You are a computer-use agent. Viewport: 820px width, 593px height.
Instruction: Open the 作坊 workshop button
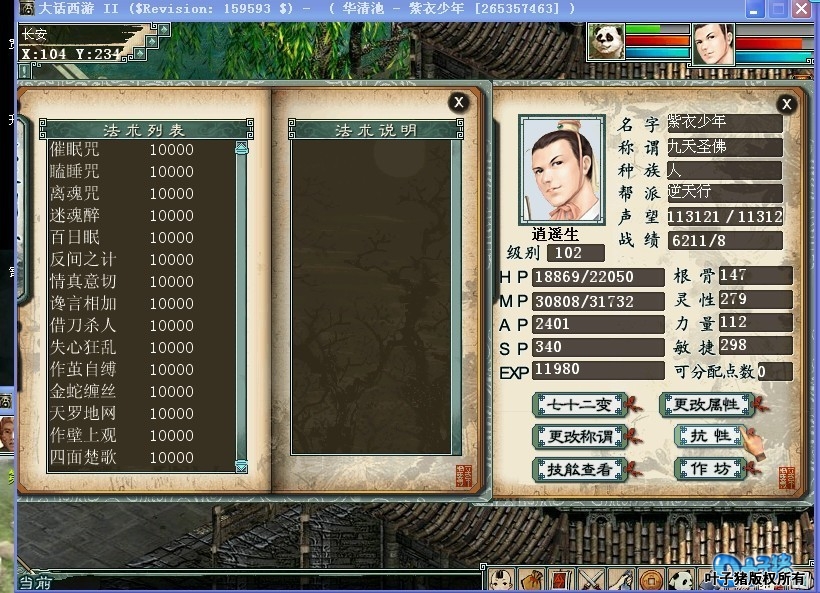click(708, 469)
